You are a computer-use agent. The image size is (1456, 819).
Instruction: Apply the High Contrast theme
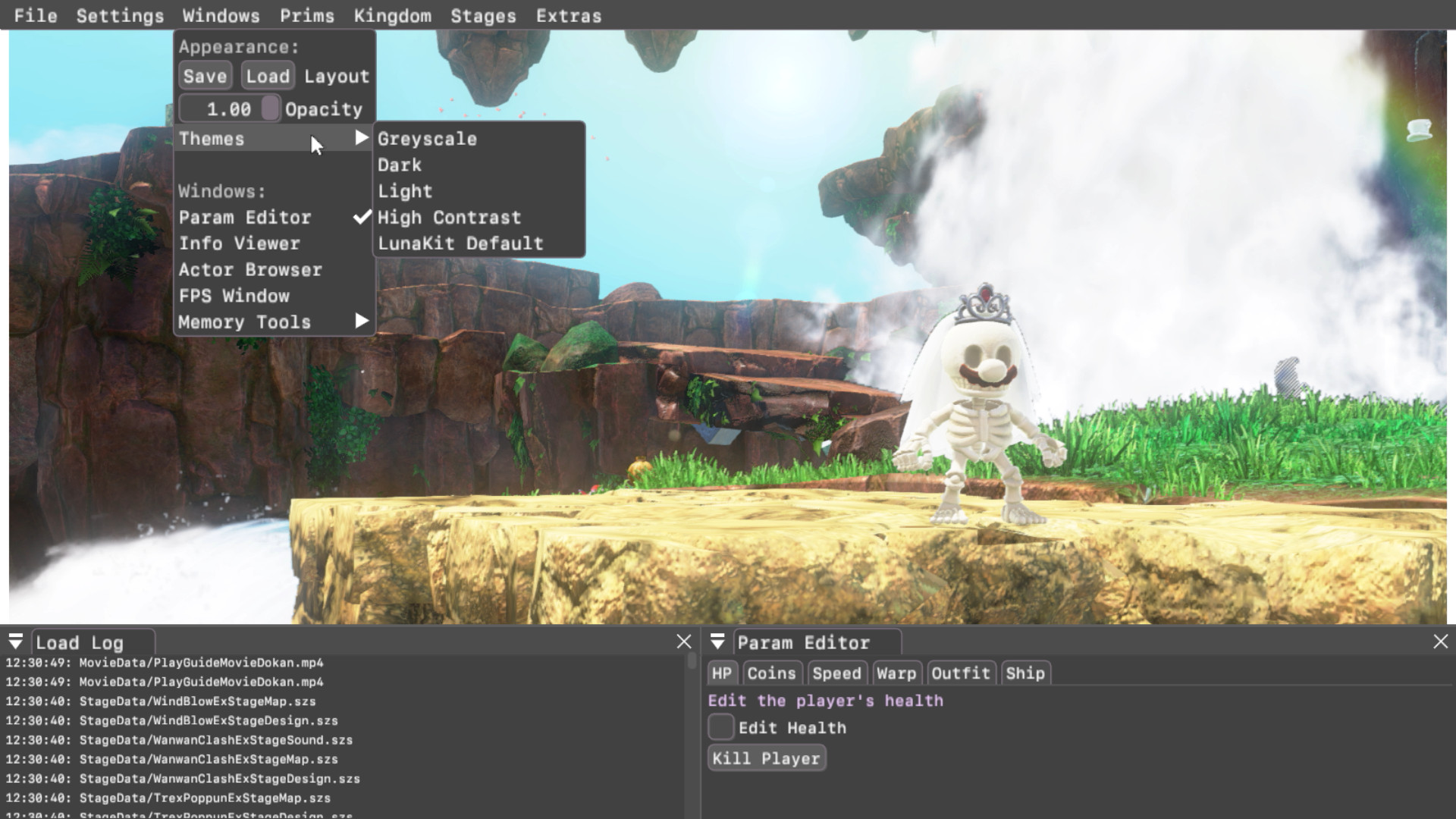[449, 217]
